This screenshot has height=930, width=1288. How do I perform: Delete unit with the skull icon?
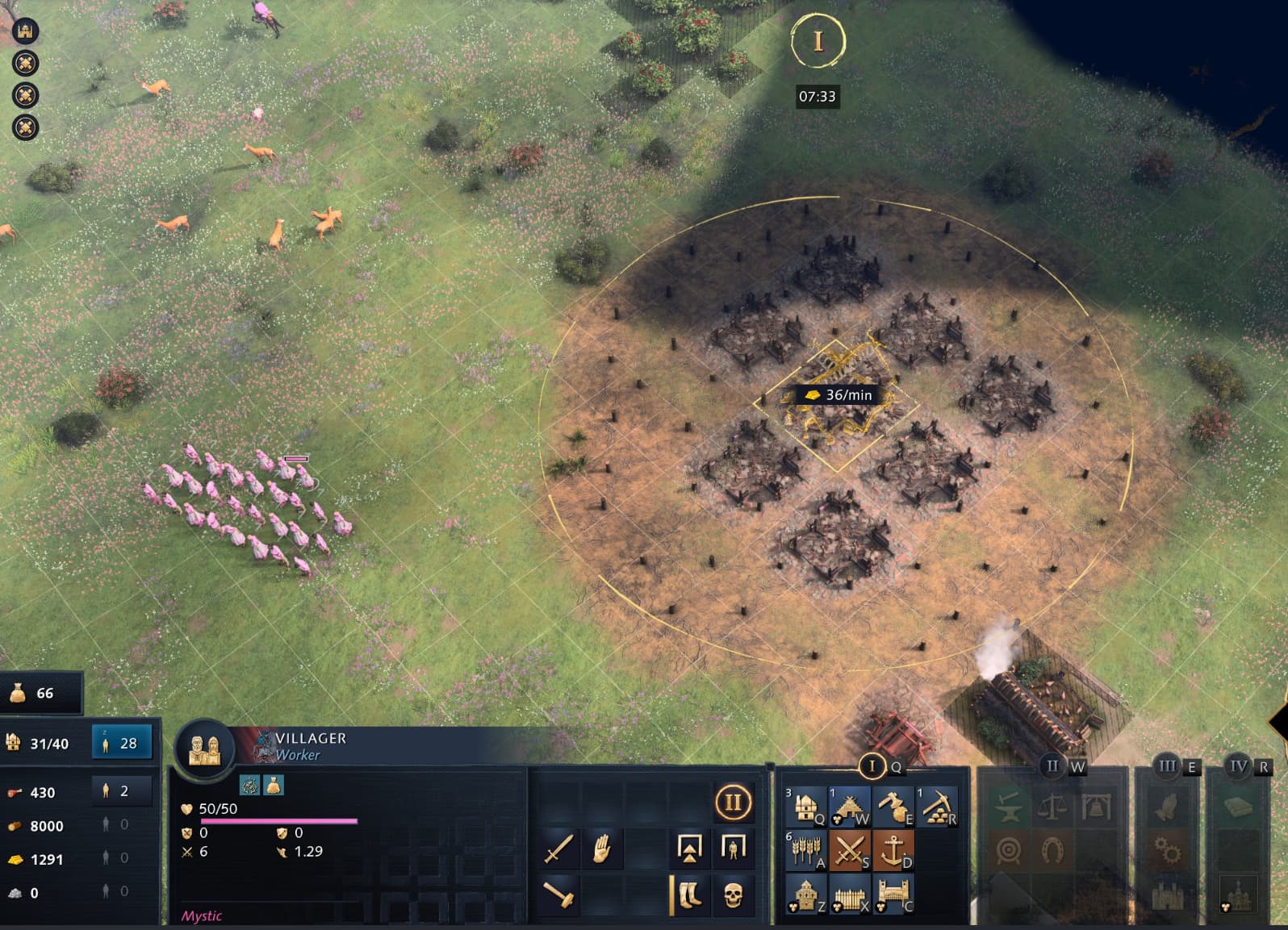[x=733, y=894]
